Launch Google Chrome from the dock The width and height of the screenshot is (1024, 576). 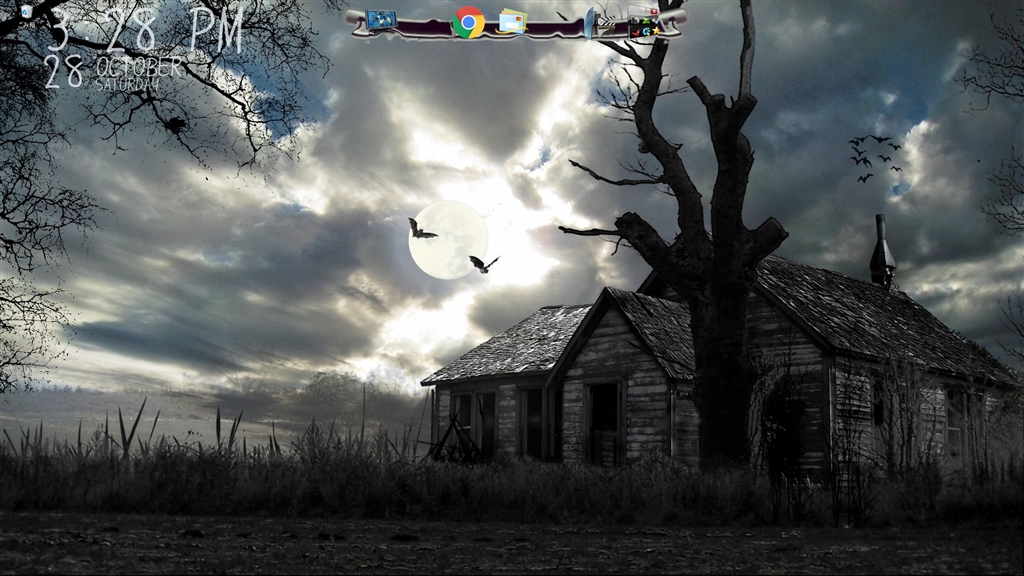click(468, 22)
